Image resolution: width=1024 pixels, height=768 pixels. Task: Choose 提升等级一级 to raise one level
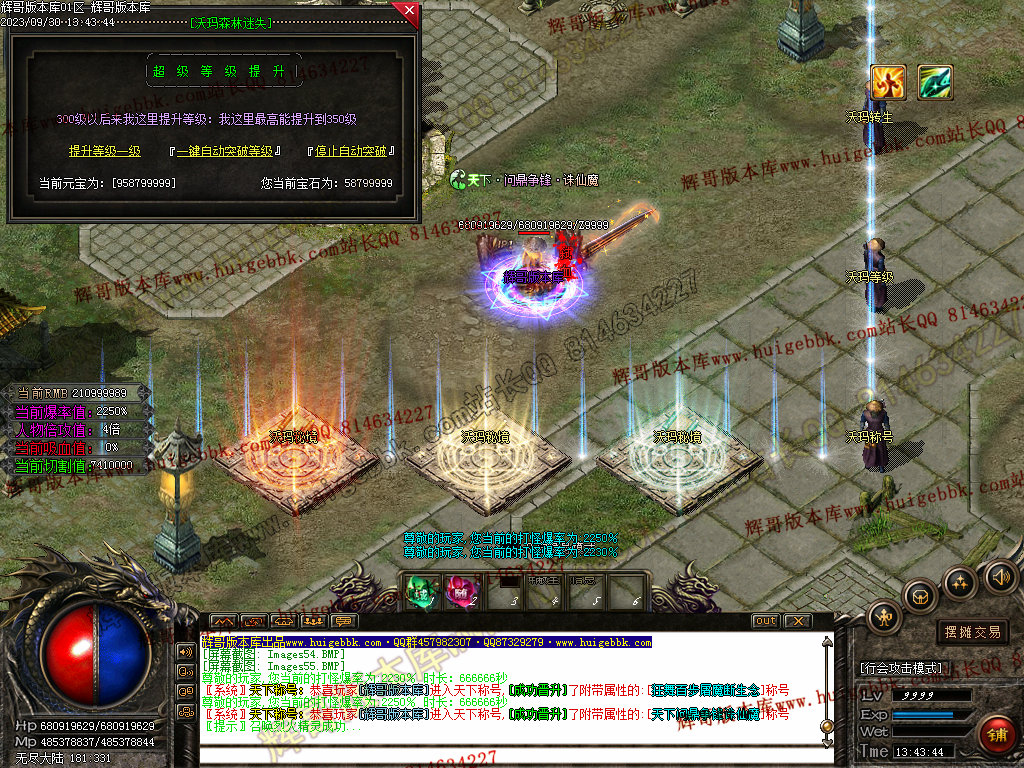(104, 152)
